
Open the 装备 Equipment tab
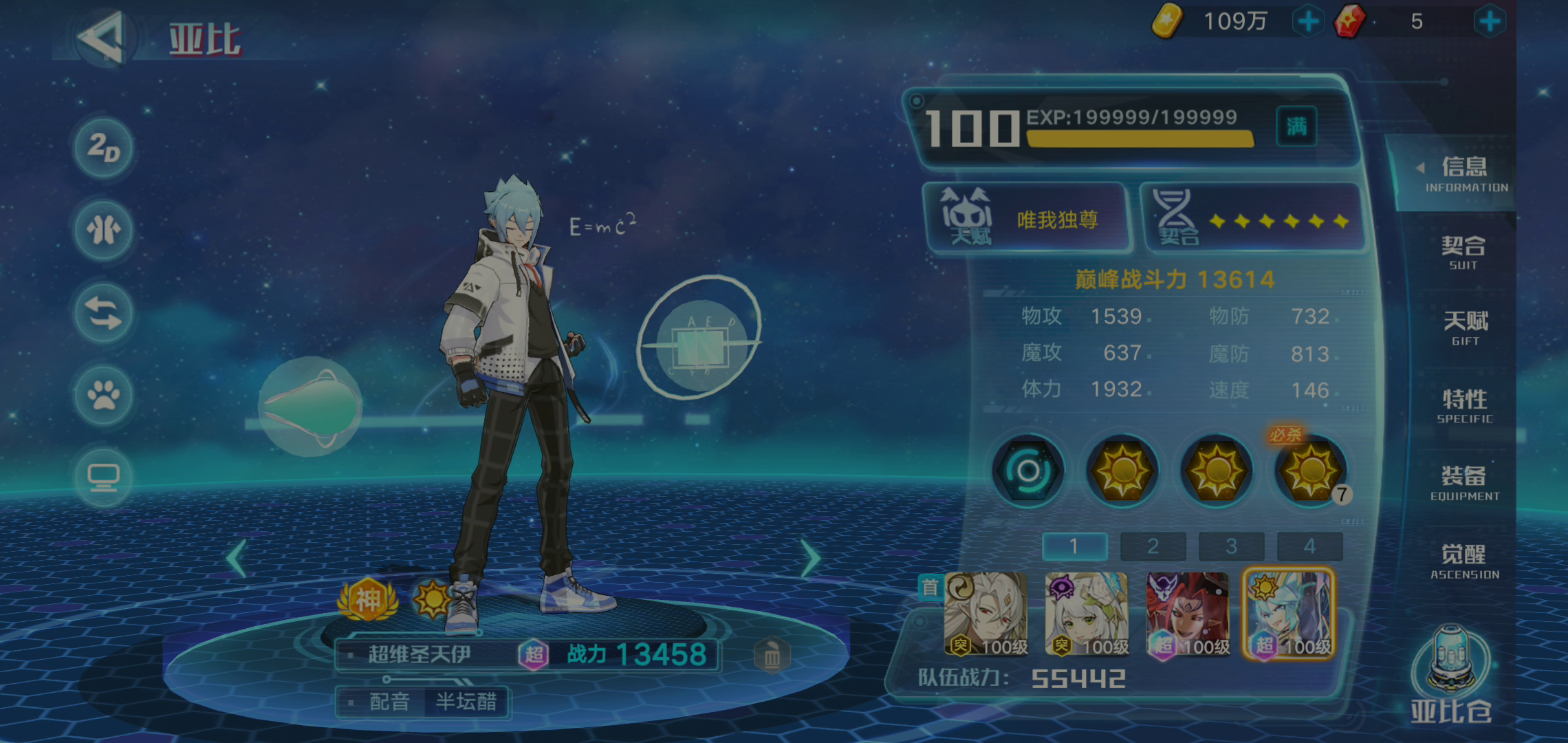click(1464, 483)
